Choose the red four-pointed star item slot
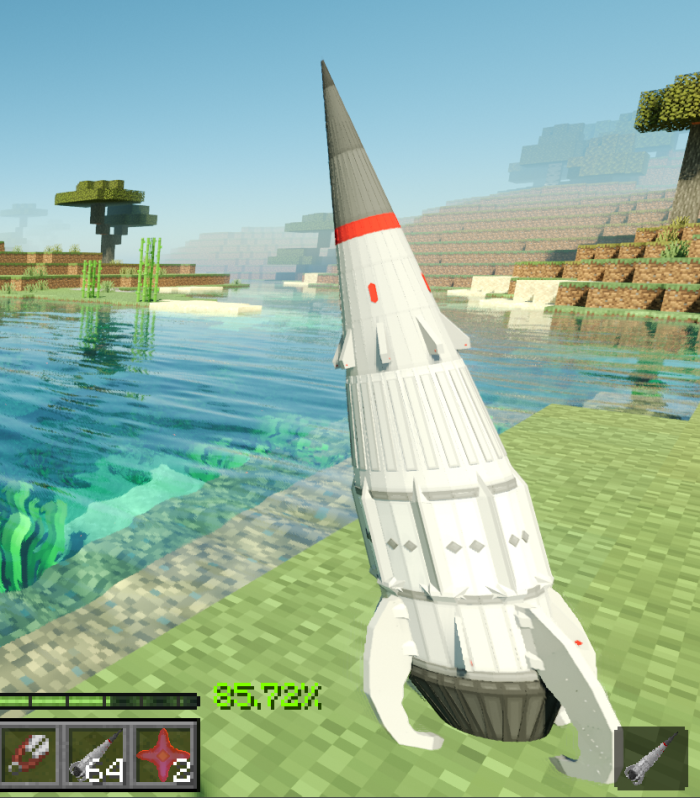Screen dimensions: 700x798 (163, 754)
